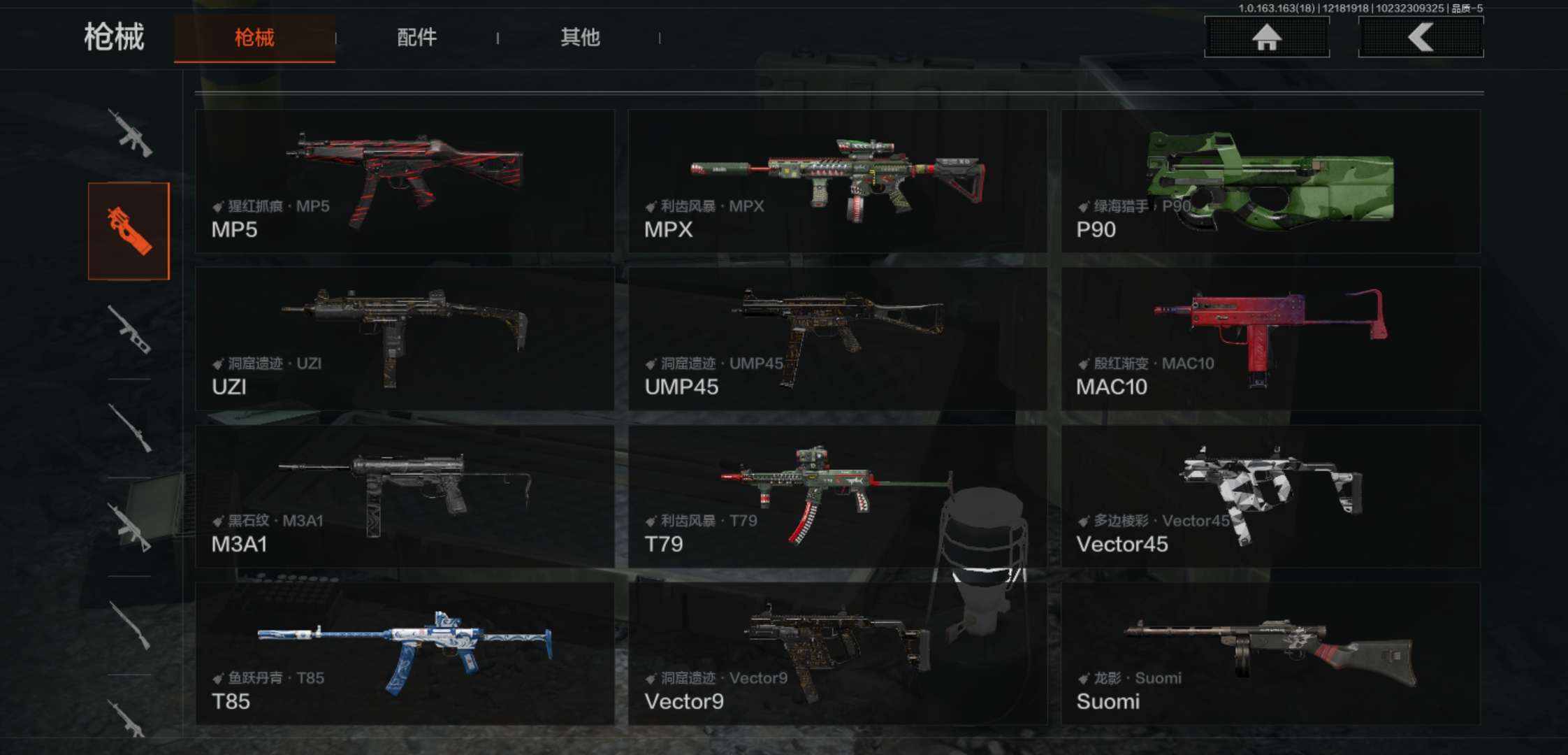Choose the red MAC10
The height and width of the screenshot is (755, 1568).
pos(1270,338)
